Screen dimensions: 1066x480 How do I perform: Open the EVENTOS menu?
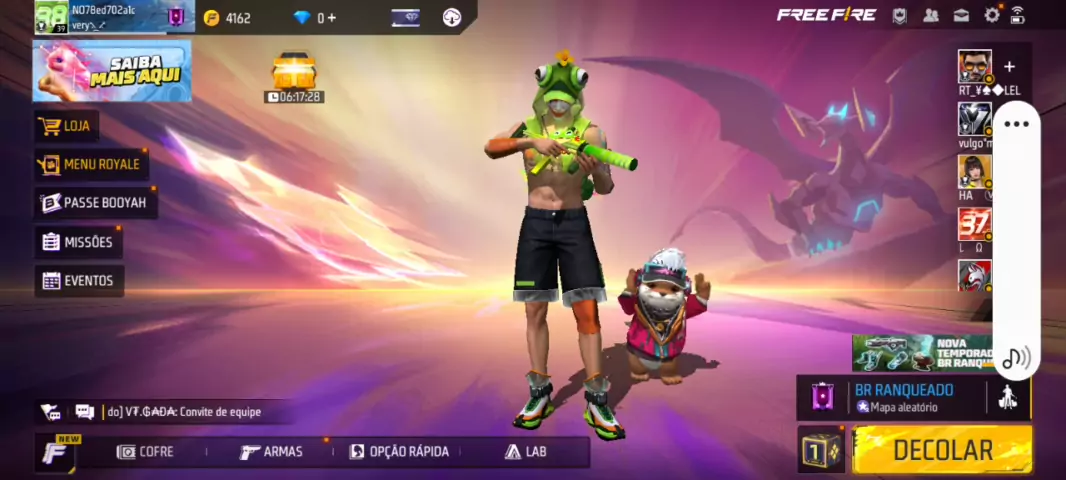79,281
